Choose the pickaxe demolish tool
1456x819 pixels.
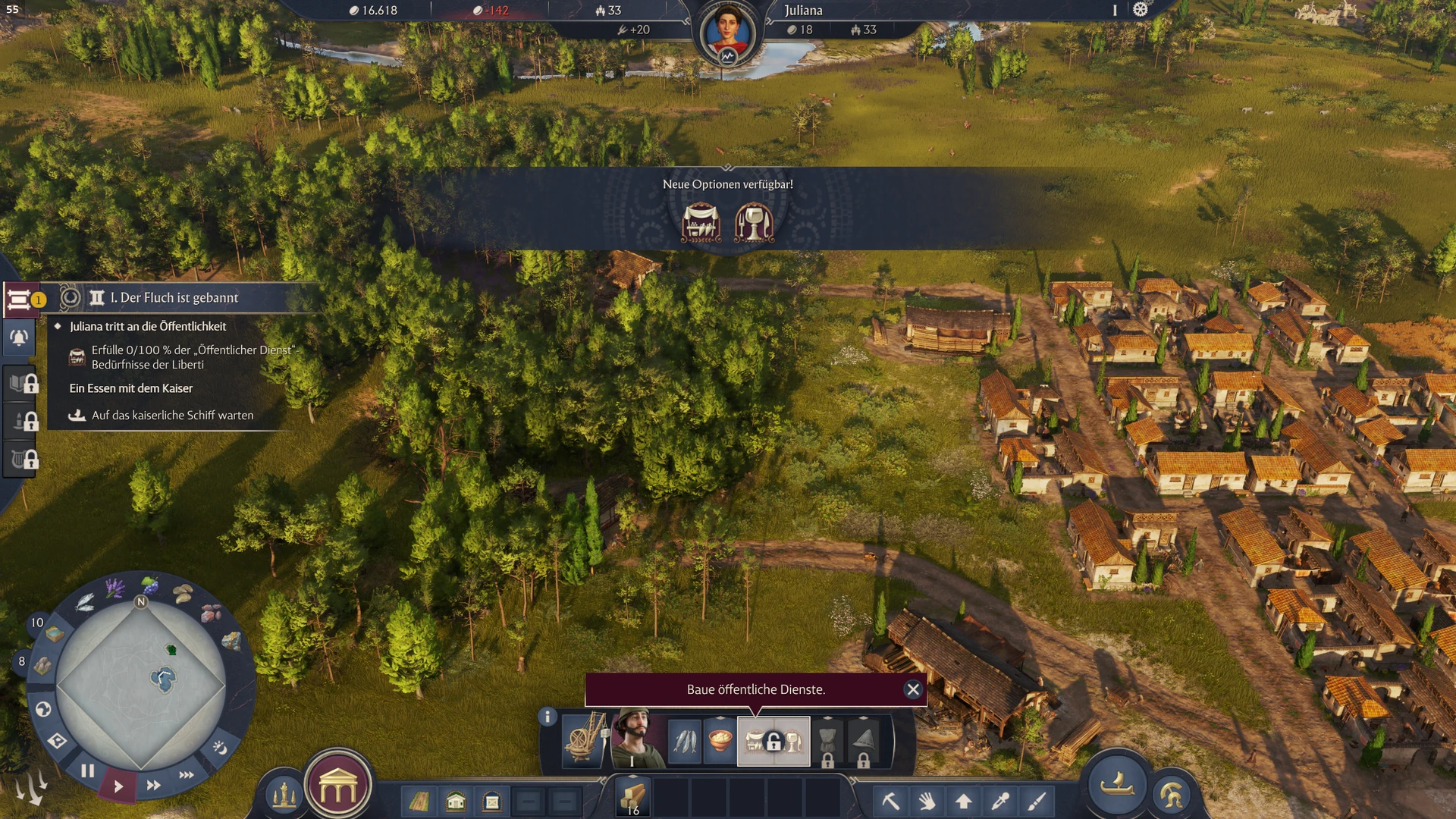890,801
